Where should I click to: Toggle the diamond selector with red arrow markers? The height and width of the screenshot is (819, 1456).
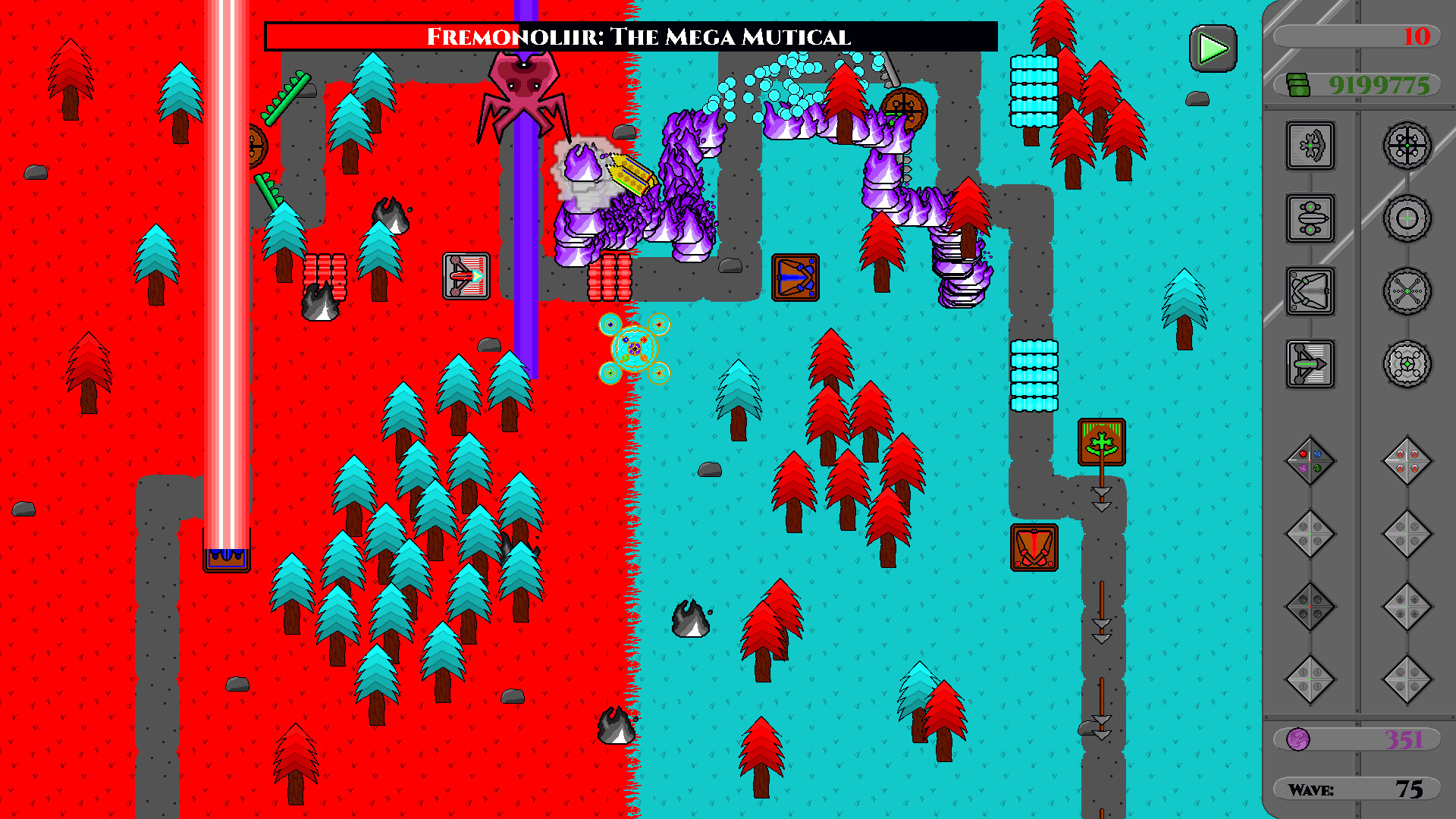(x=1409, y=461)
